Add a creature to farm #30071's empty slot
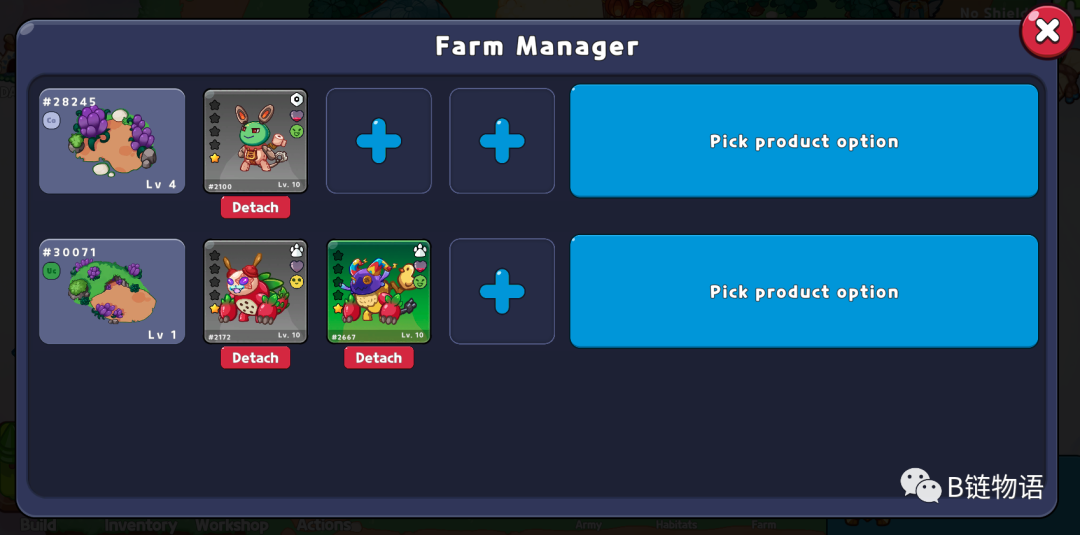Screen dimensions: 1080x535 pyautogui.click(x=502, y=292)
